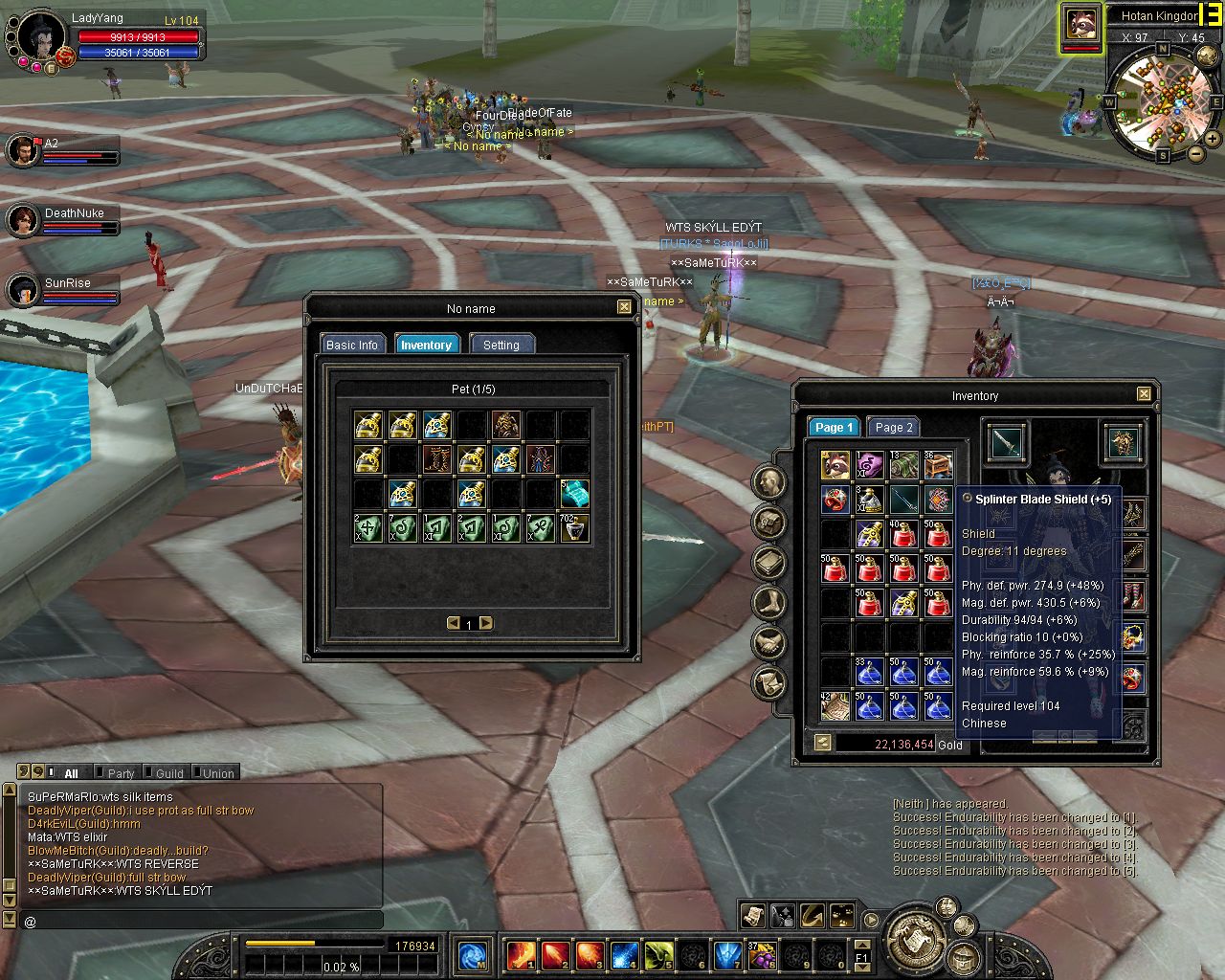Image resolution: width=1225 pixels, height=980 pixels.
Task: Activate the skill in hotbar slot 1
Action: coord(521,955)
